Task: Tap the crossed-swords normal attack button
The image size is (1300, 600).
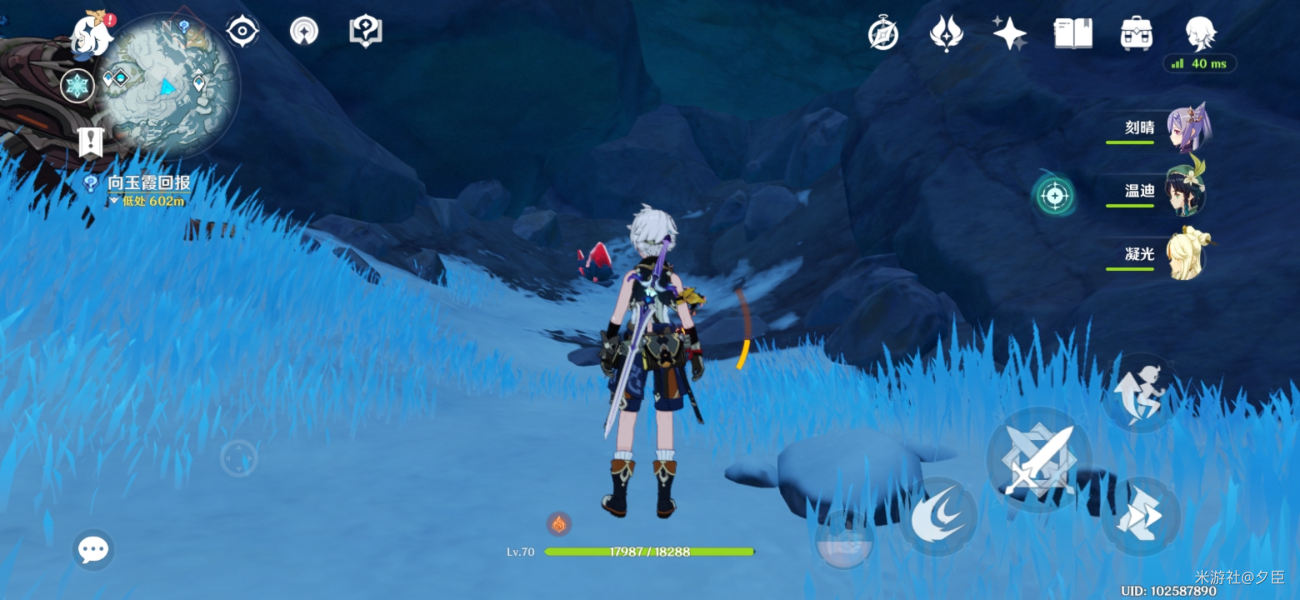Action: pos(1038,460)
